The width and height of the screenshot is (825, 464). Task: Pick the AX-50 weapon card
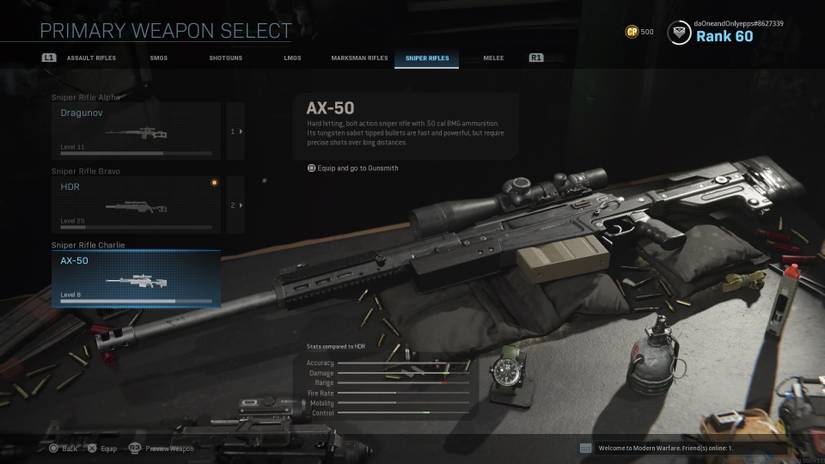pyautogui.click(x=136, y=279)
